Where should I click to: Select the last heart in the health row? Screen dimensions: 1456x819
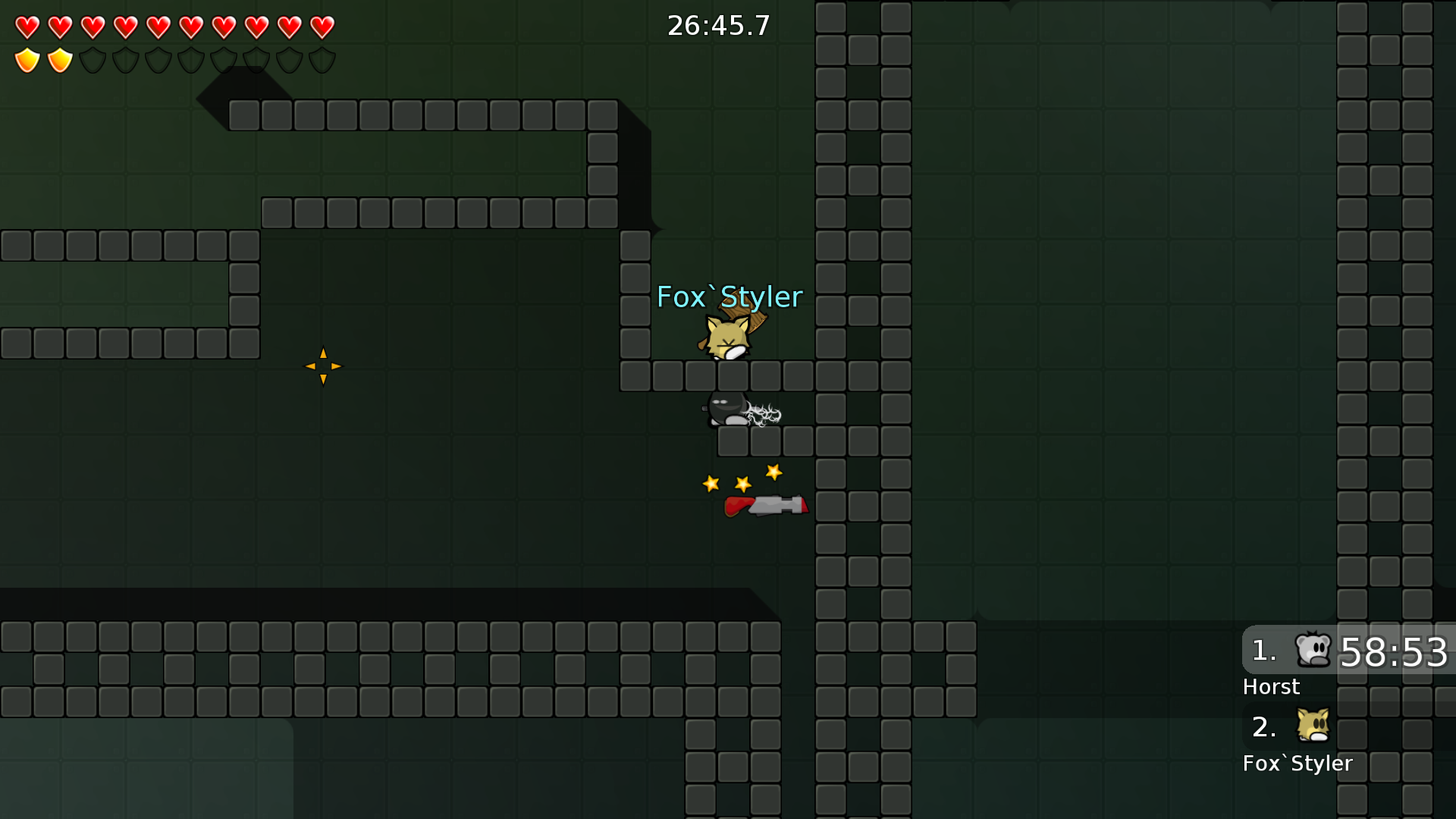[322, 27]
